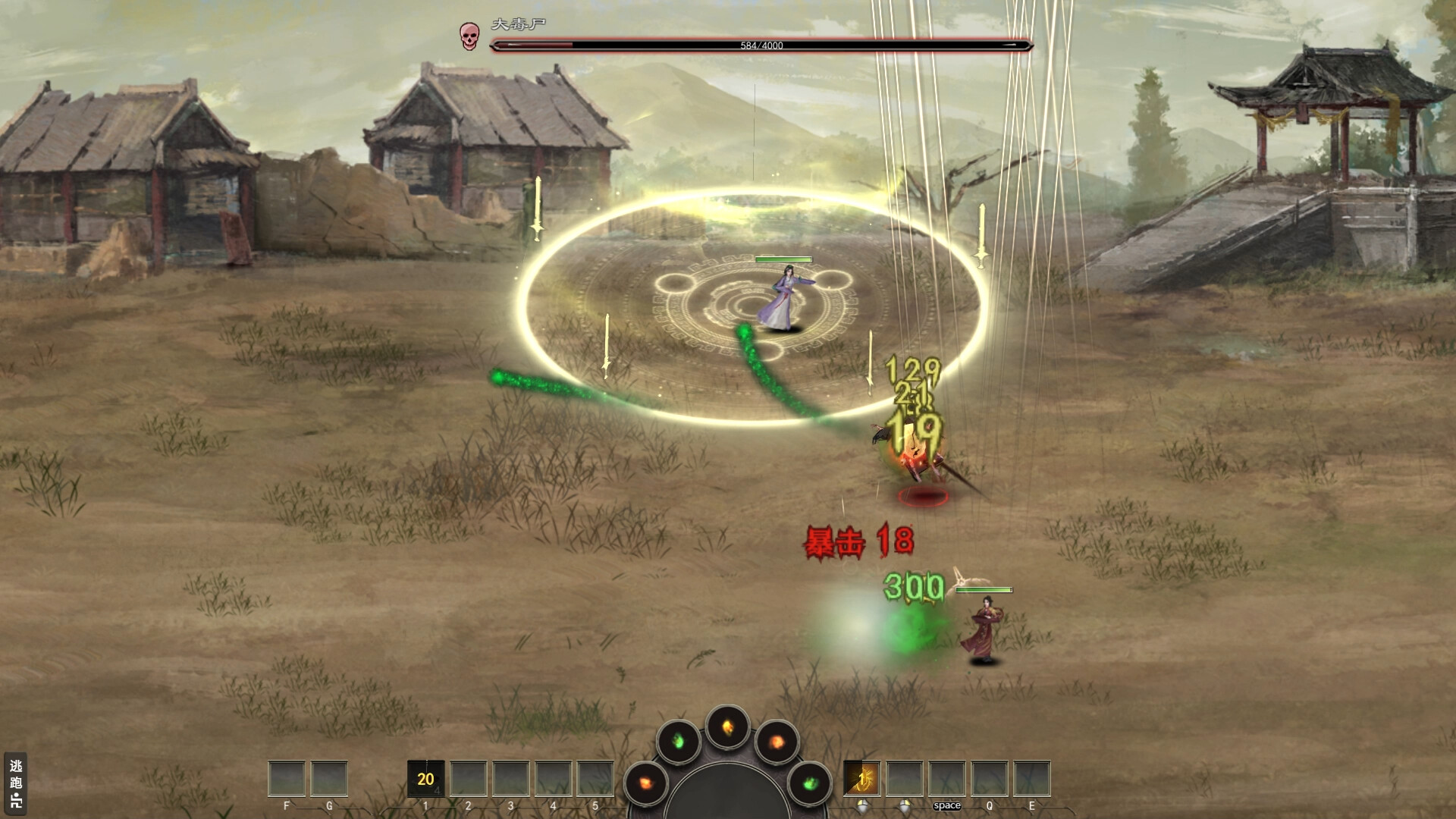Click the Q skill slot
The image size is (1456, 819).
[x=988, y=780]
